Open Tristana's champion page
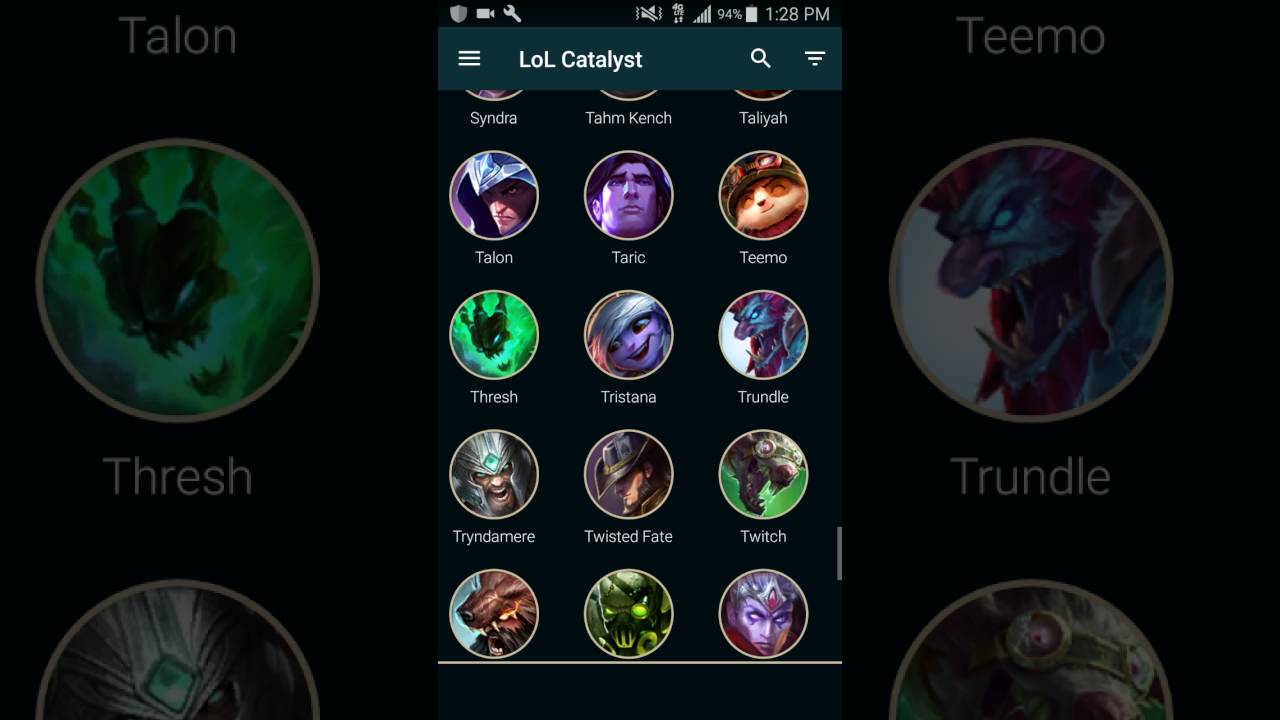1280x720 pixels. (628, 335)
